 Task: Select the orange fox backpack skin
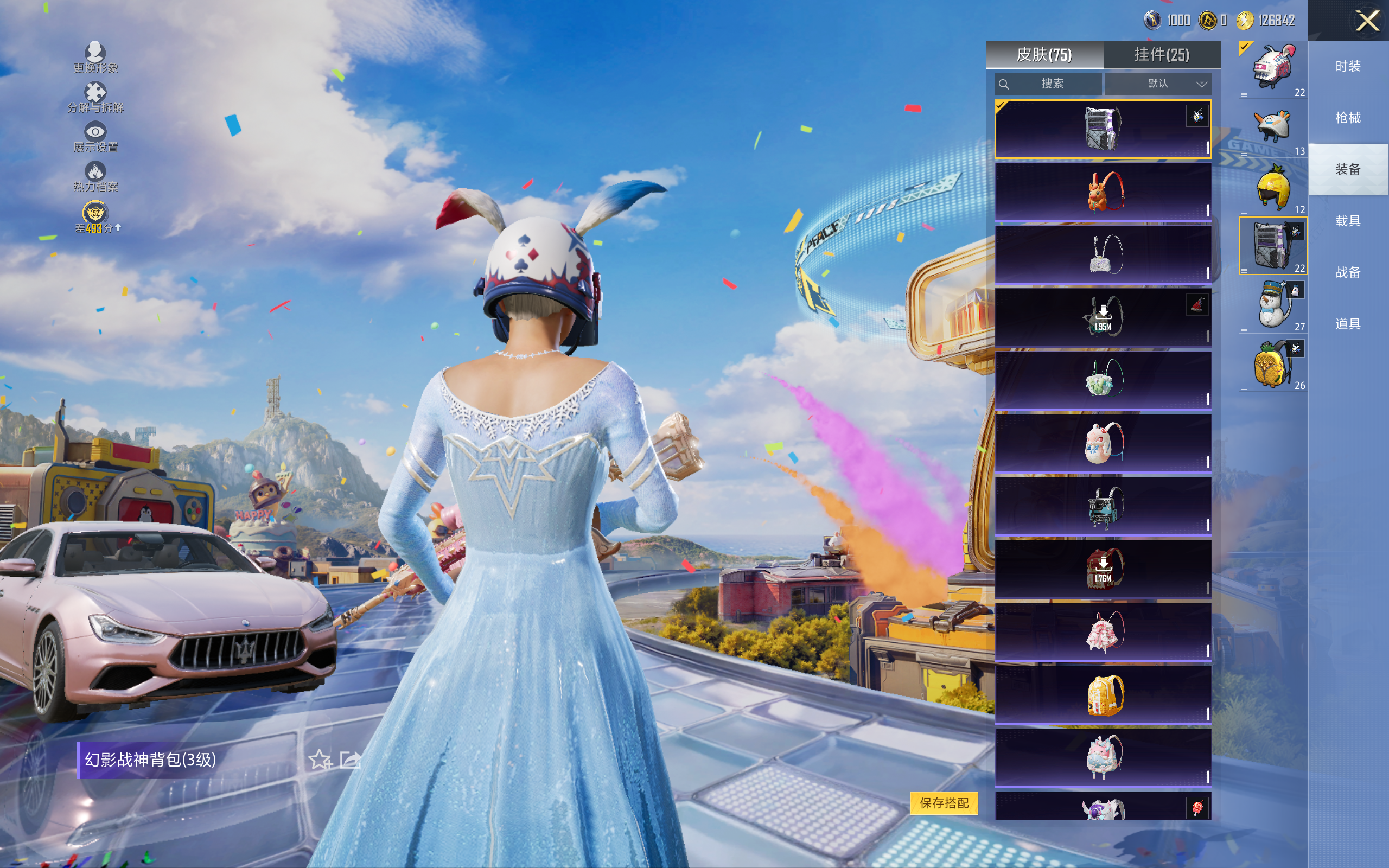pos(1103,192)
